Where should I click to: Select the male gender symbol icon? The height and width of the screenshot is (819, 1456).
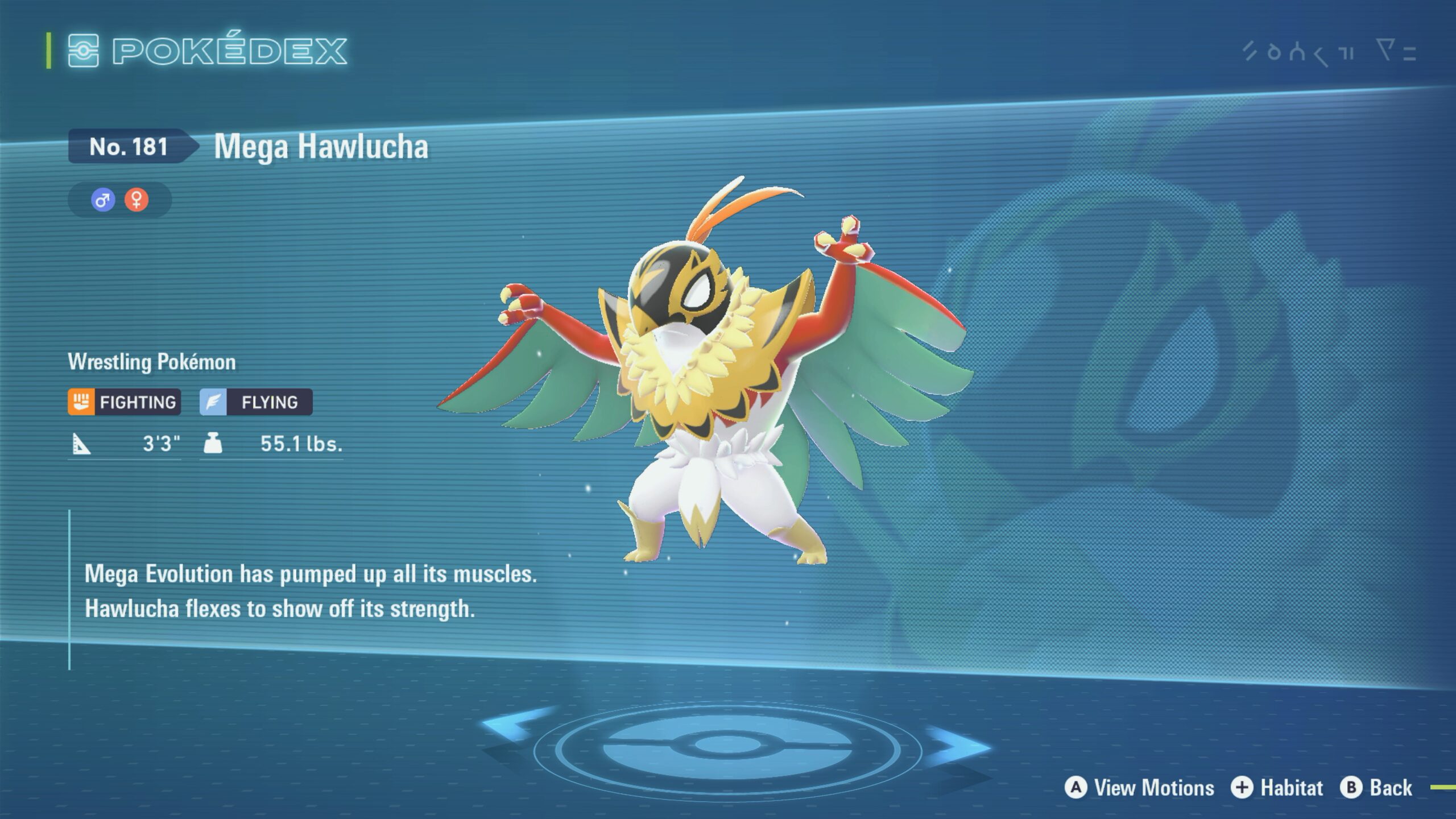[x=103, y=200]
